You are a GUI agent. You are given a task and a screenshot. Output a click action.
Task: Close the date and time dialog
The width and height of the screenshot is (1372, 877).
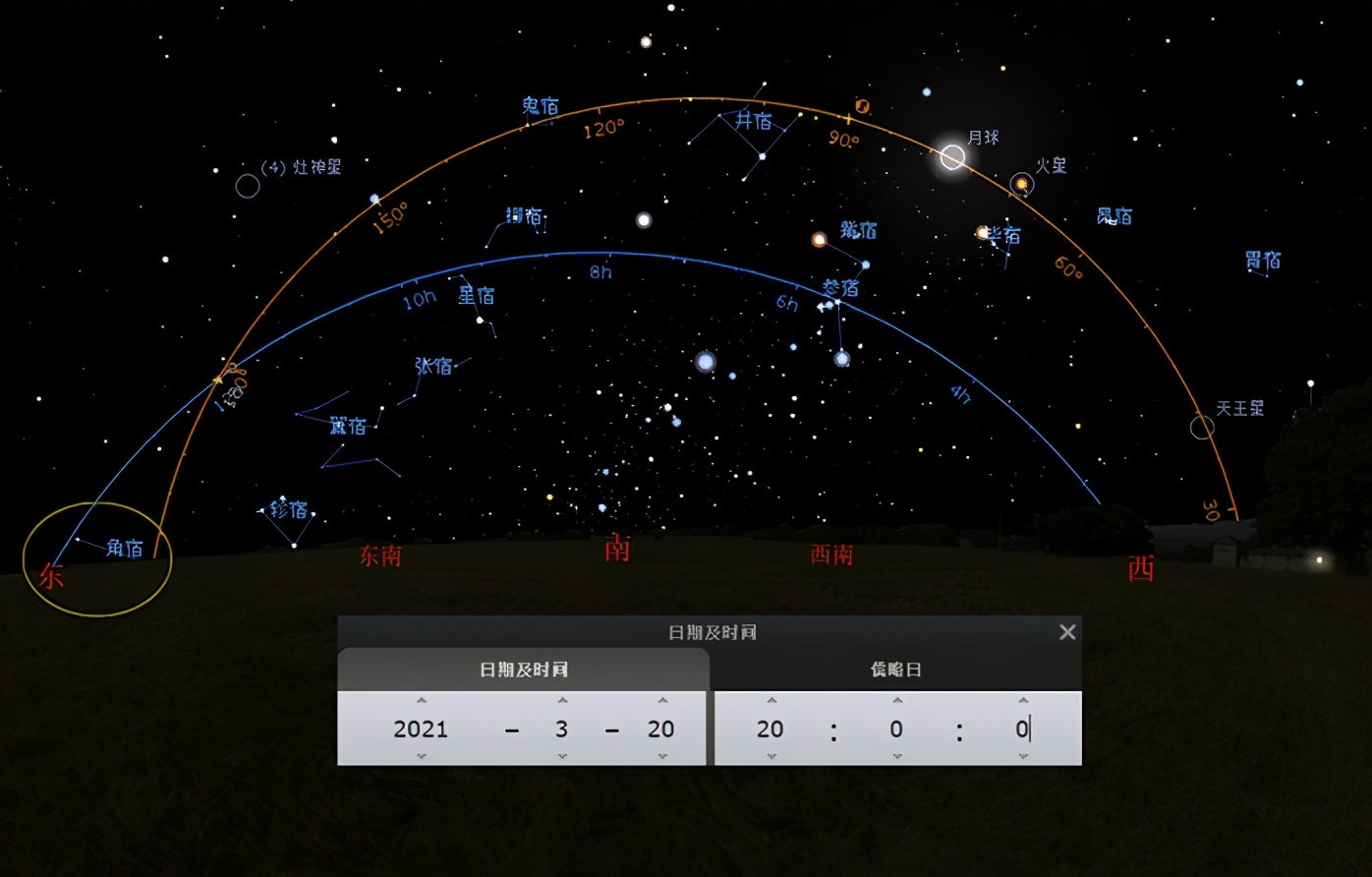click(1067, 632)
